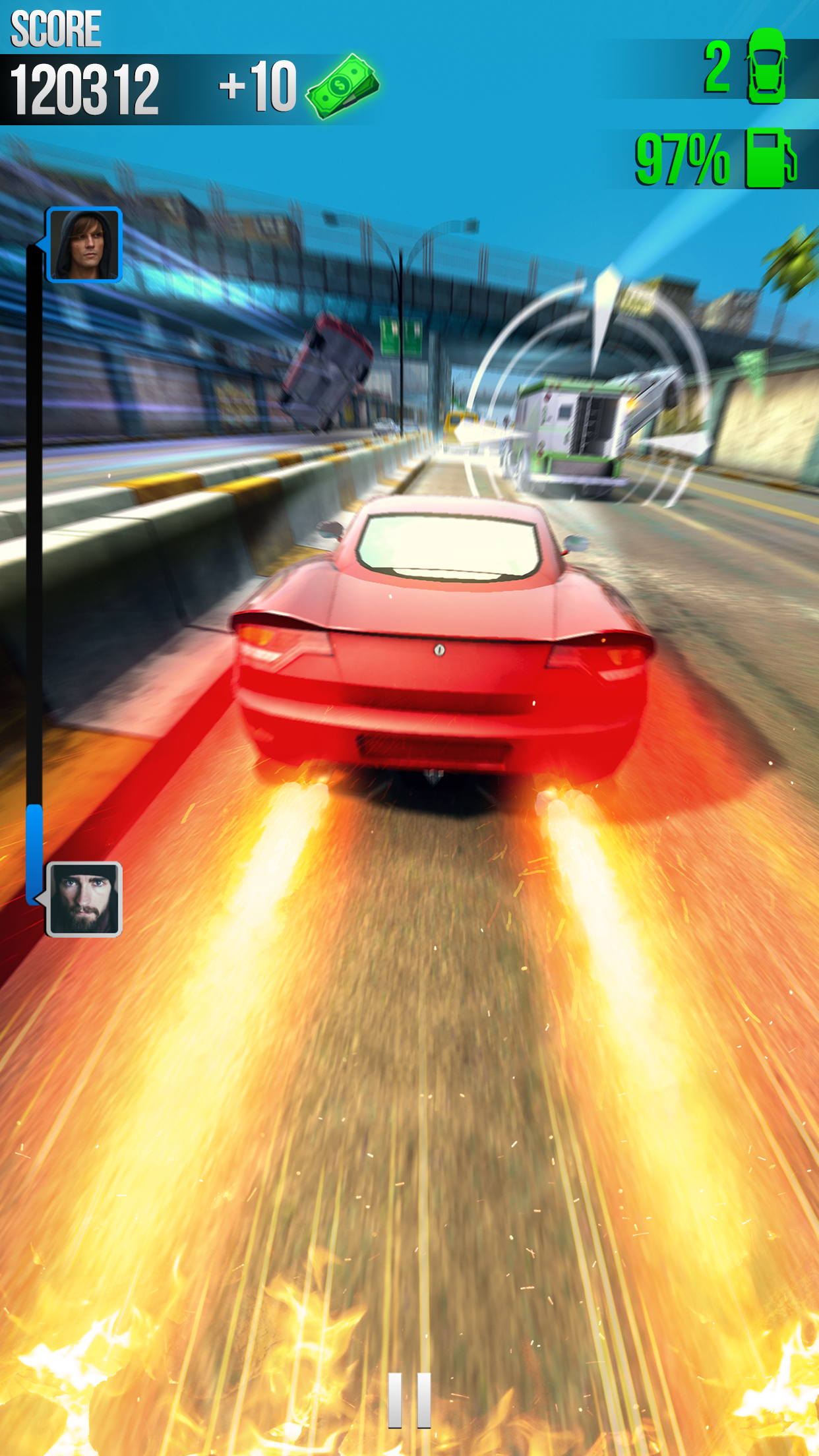Tap the green cash bundle icon

[342, 86]
